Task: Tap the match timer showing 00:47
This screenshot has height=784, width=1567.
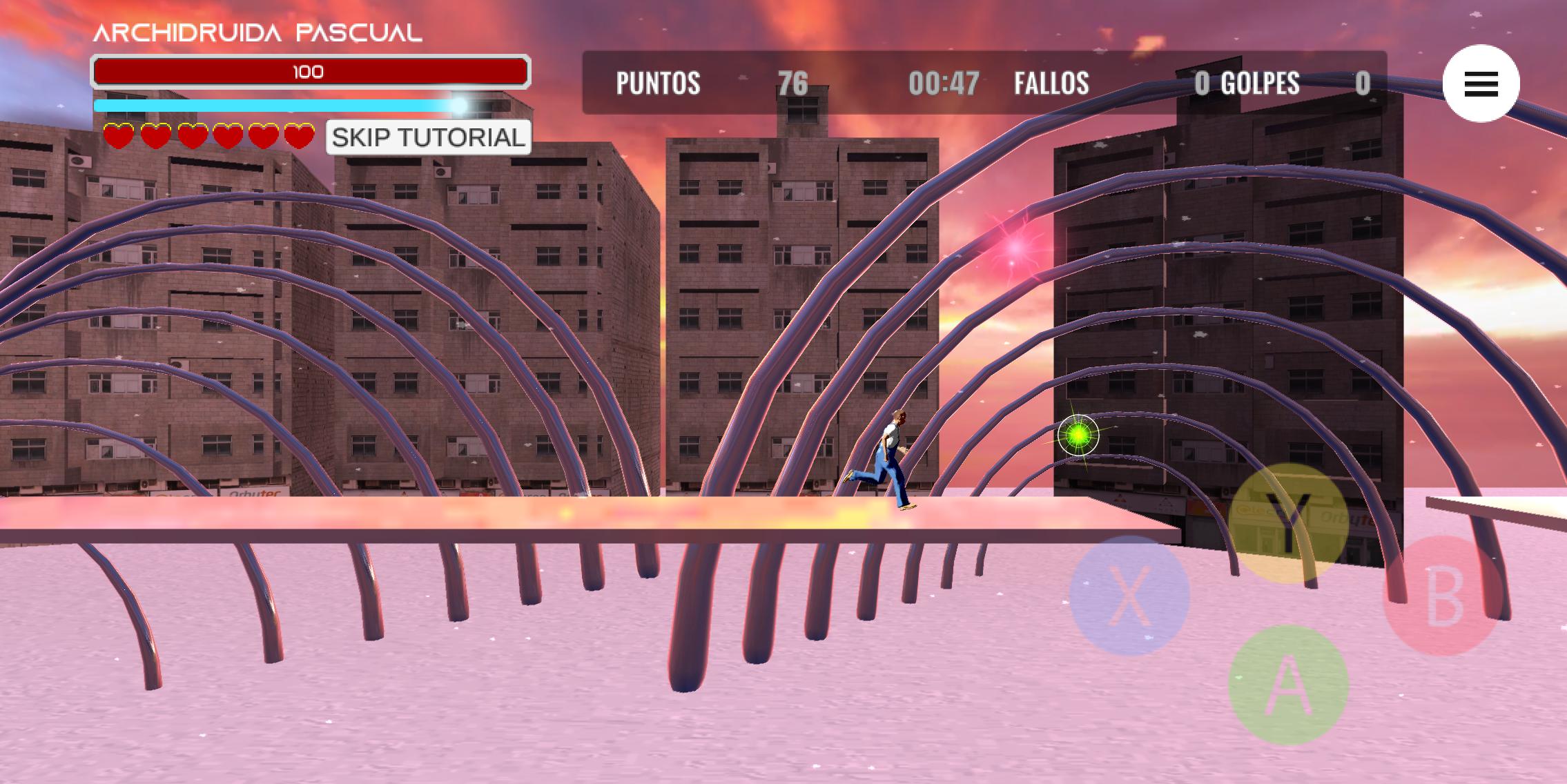Action: pyautogui.click(x=943, y=83)
